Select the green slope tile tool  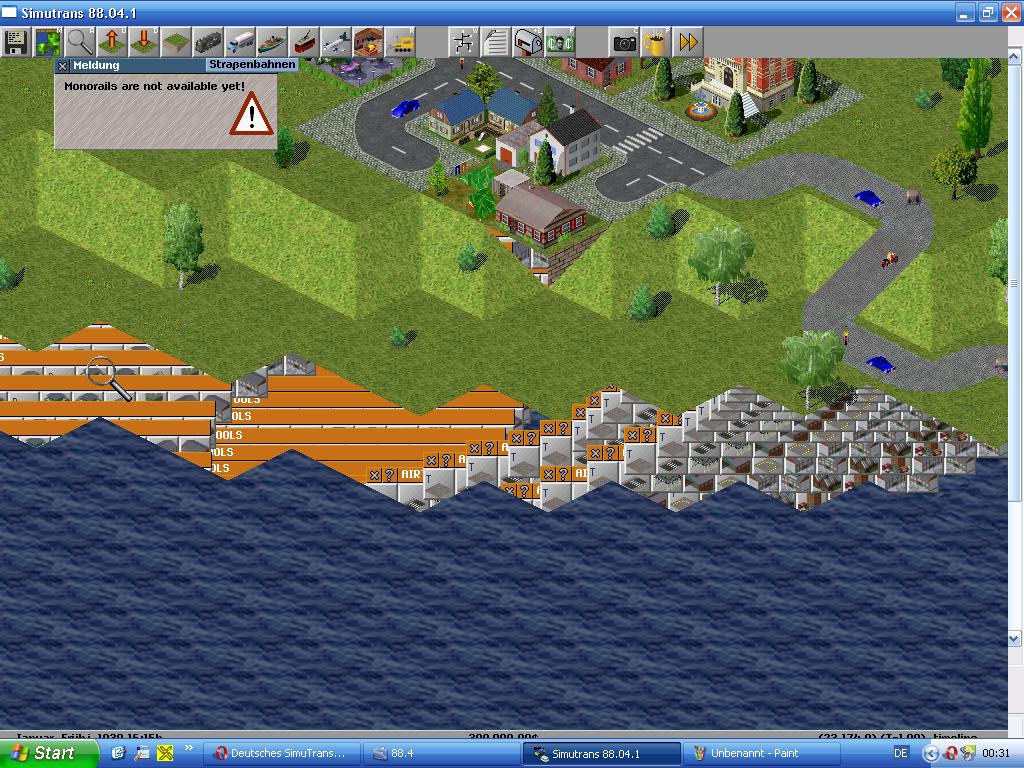[176, 42]
